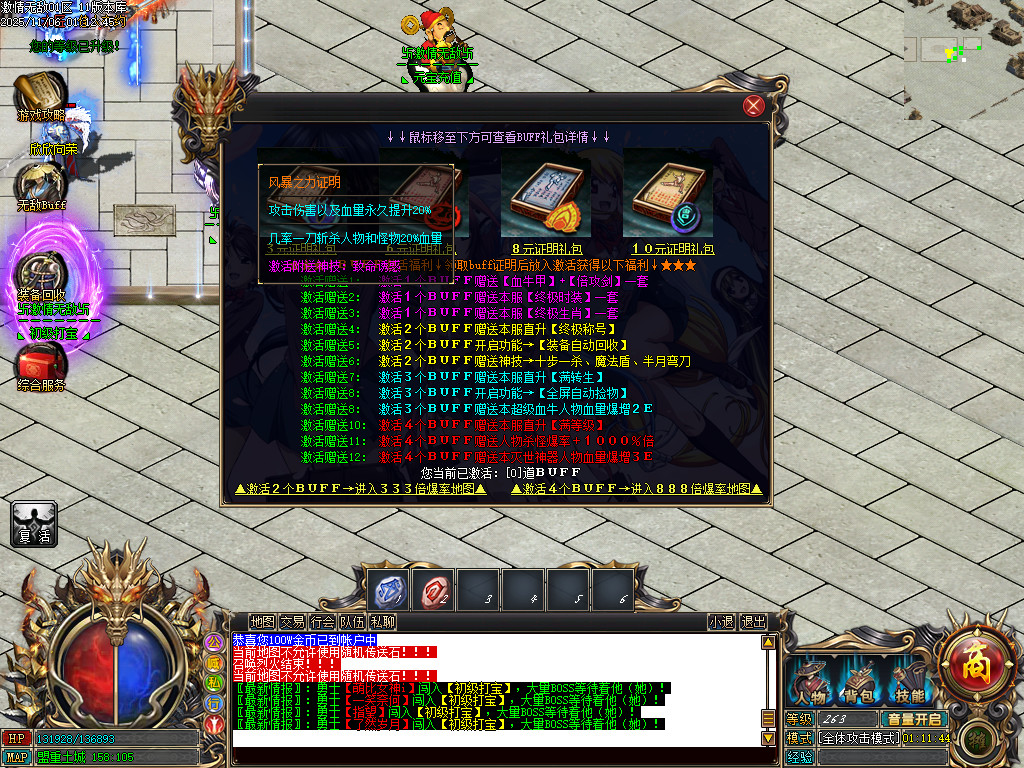Open the 综合服务 red chest icon
Screen dimensions: 1024x768
[42, 365]
